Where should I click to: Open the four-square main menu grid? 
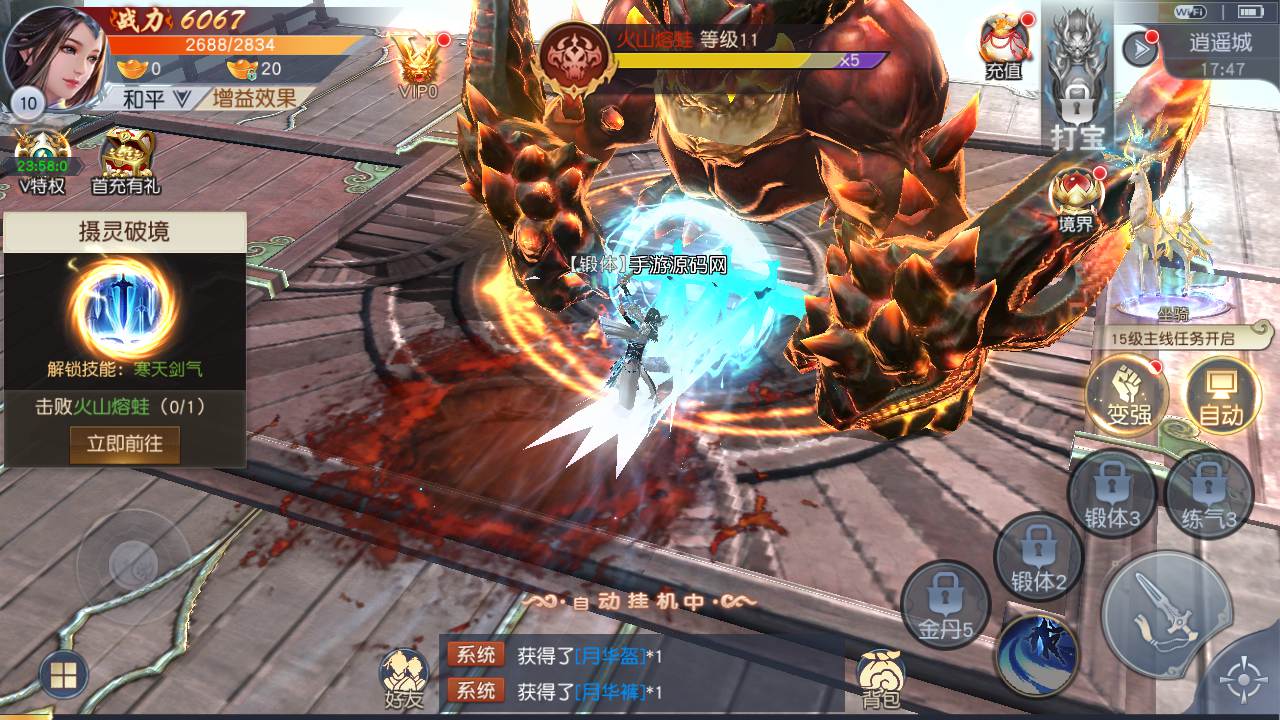[62, 677]
